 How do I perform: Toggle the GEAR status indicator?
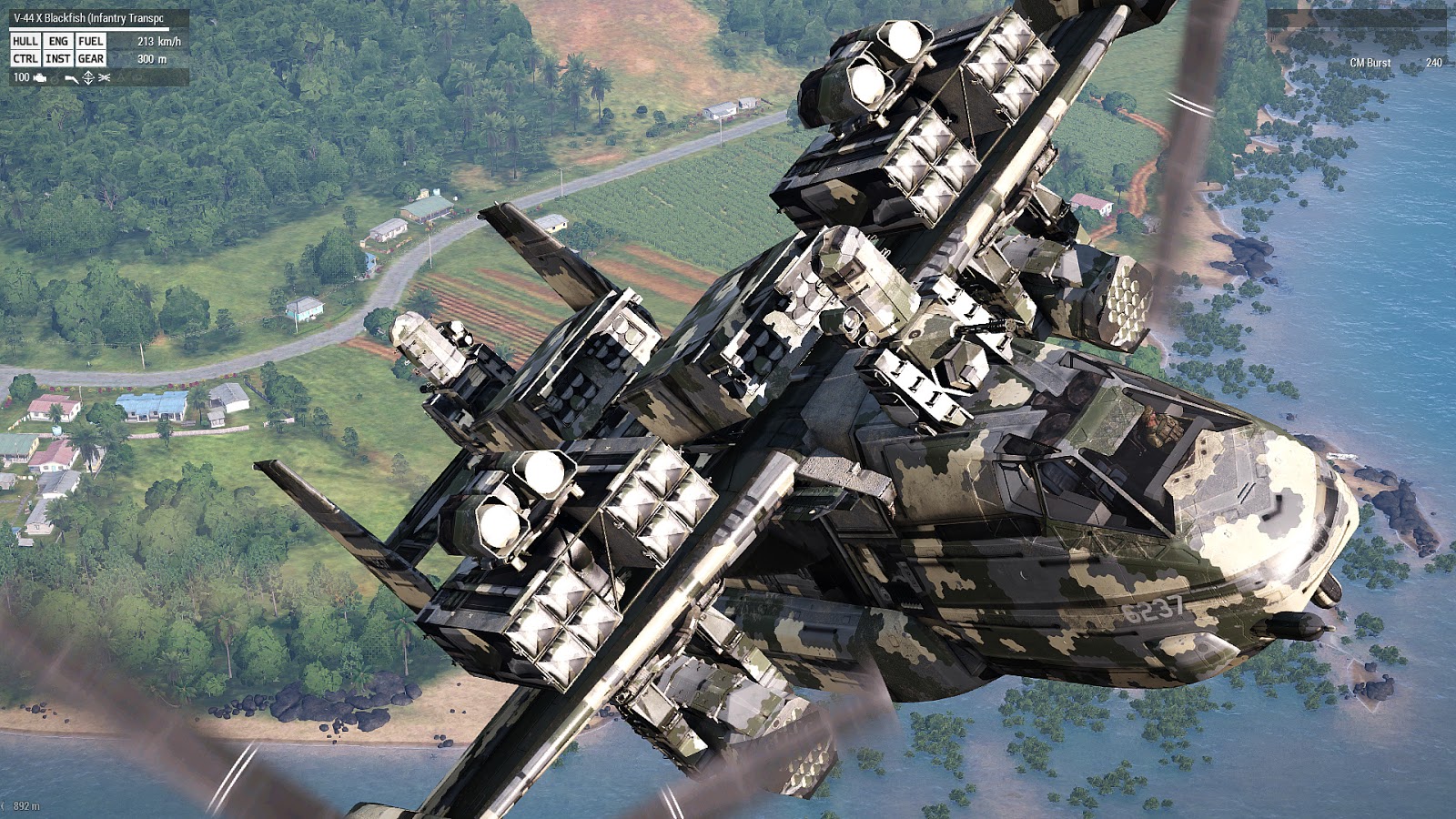[x=91, y=59]
